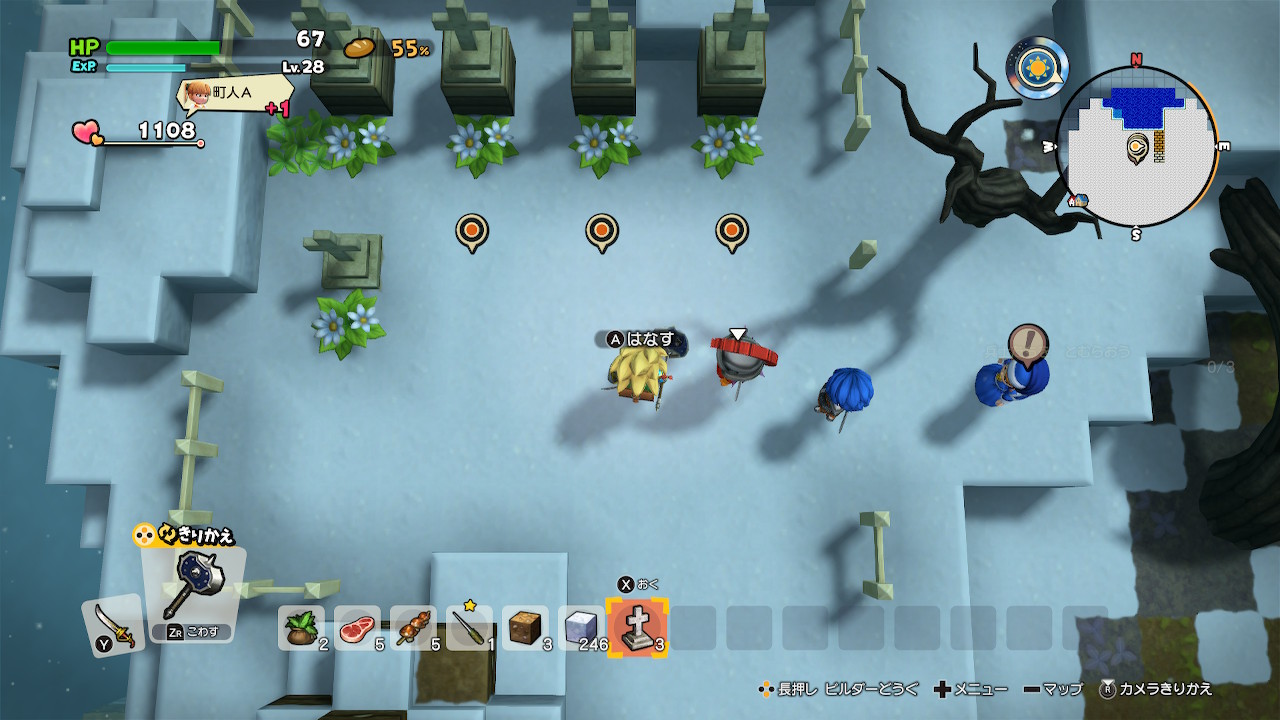Viewport: 1280px width, 720px height.
Task: Open the circular minimap
Action: point(1136,148)
